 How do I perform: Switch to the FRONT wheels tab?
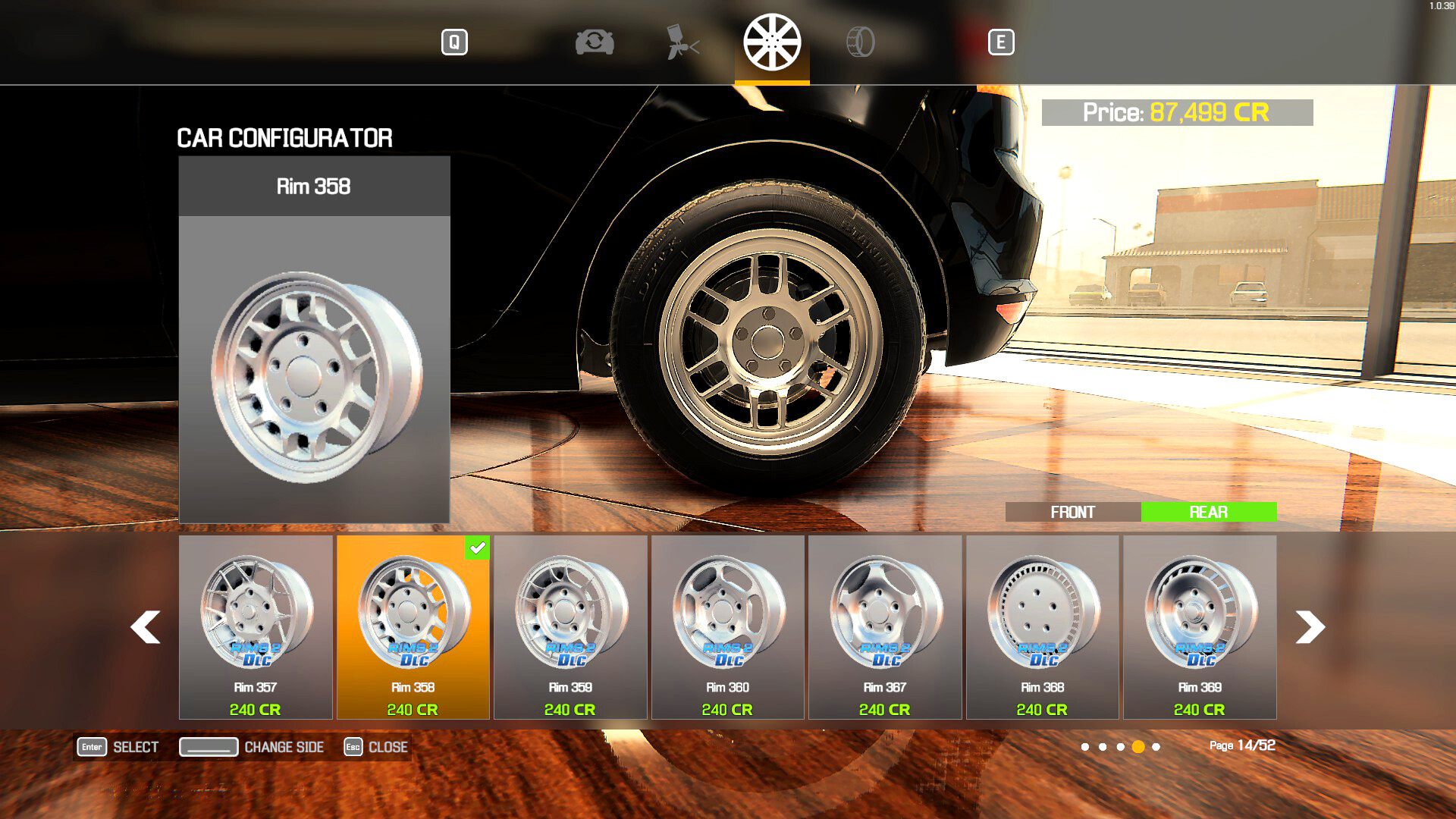point(1072,513)
